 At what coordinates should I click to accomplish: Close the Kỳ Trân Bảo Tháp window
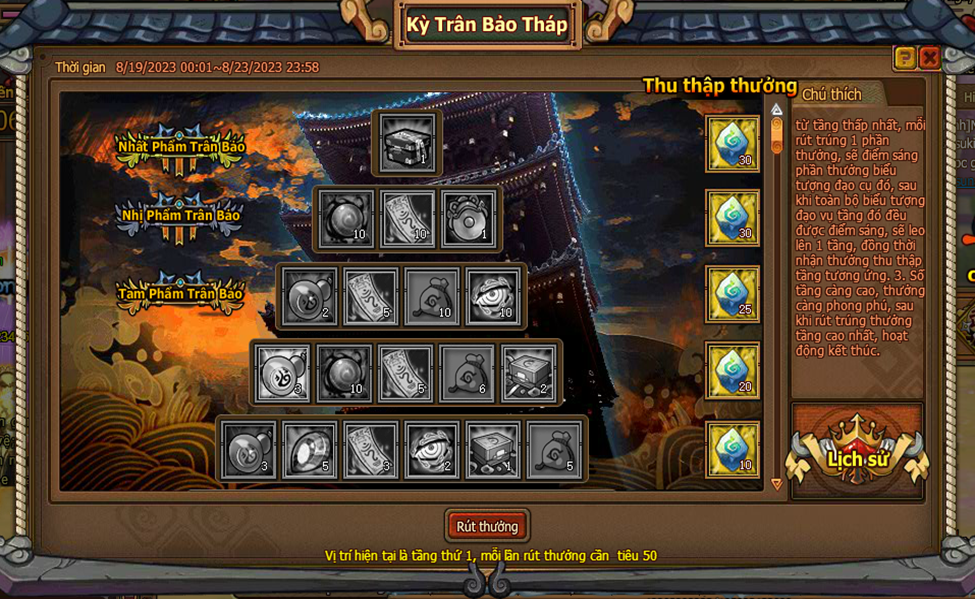[929, 58]
